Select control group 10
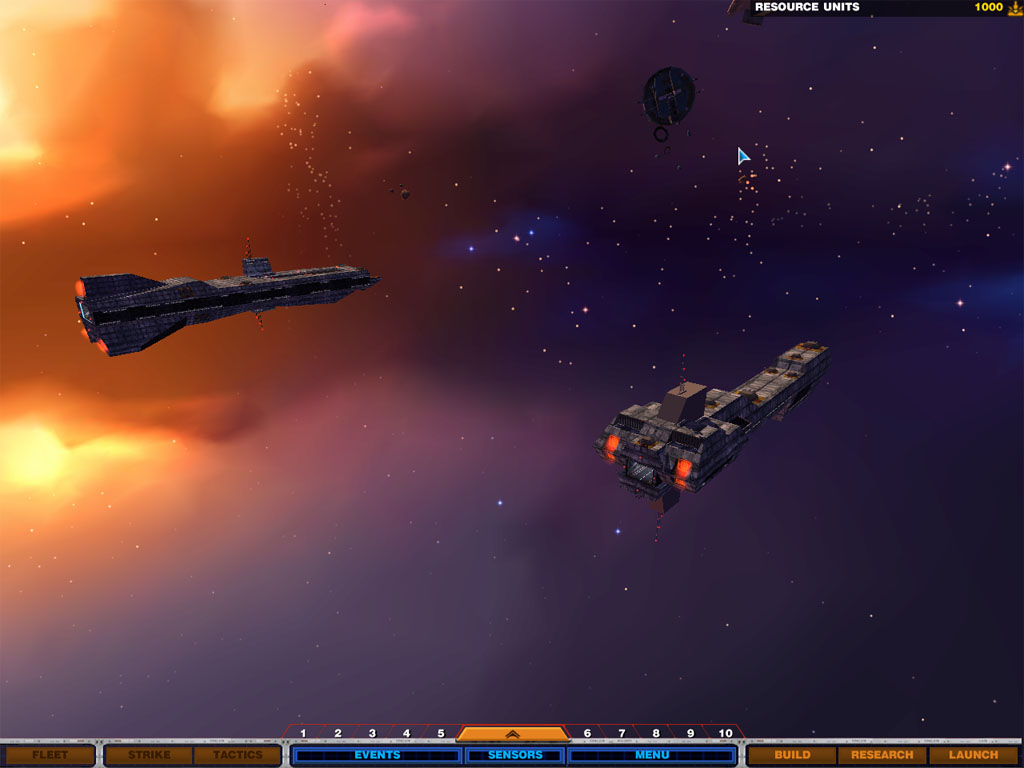 click(x=725, y=734)
